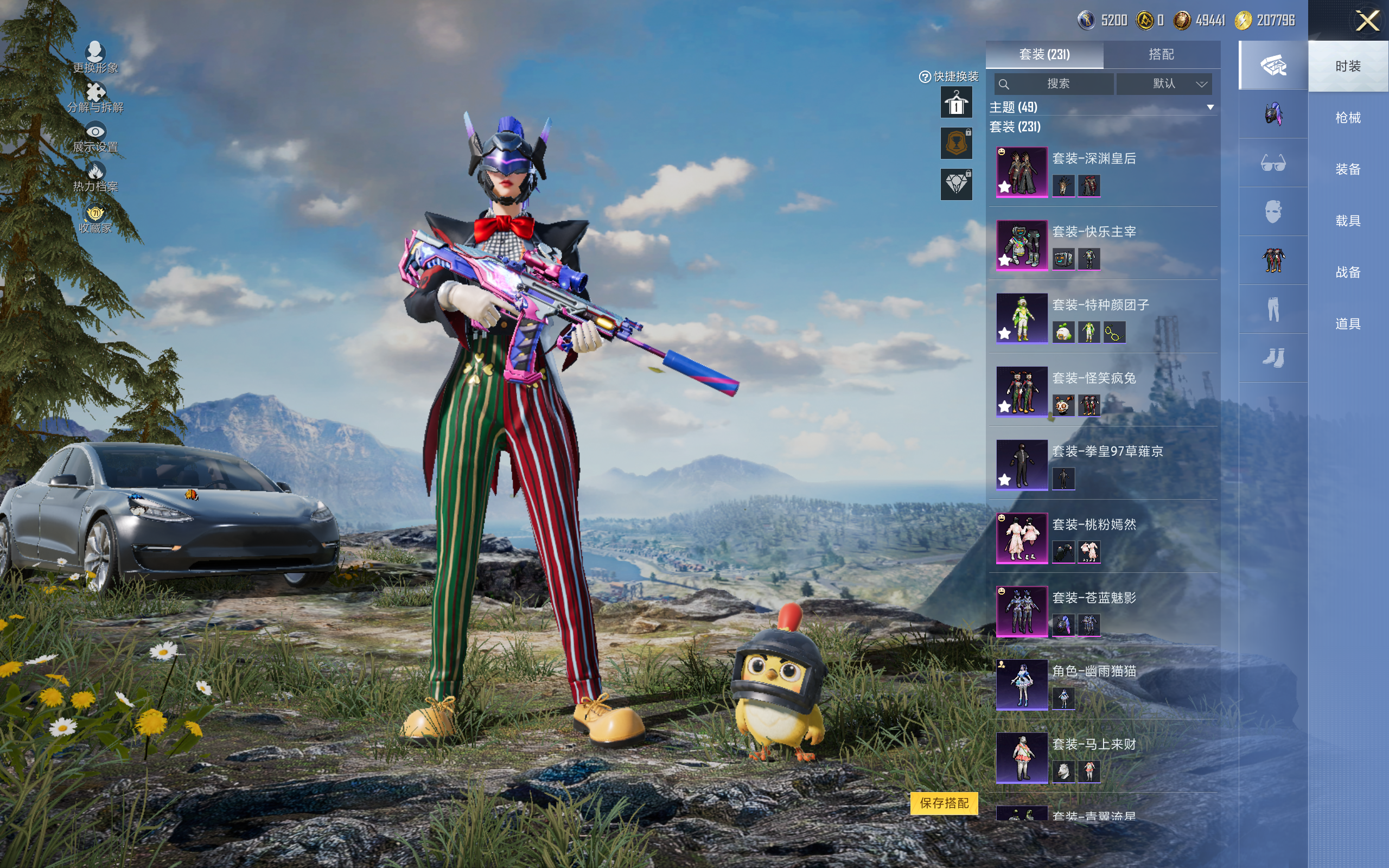This screenshot has width=1389, height=868.
Task: Expand the 主题 (49) section
Action: [1210, 107]
